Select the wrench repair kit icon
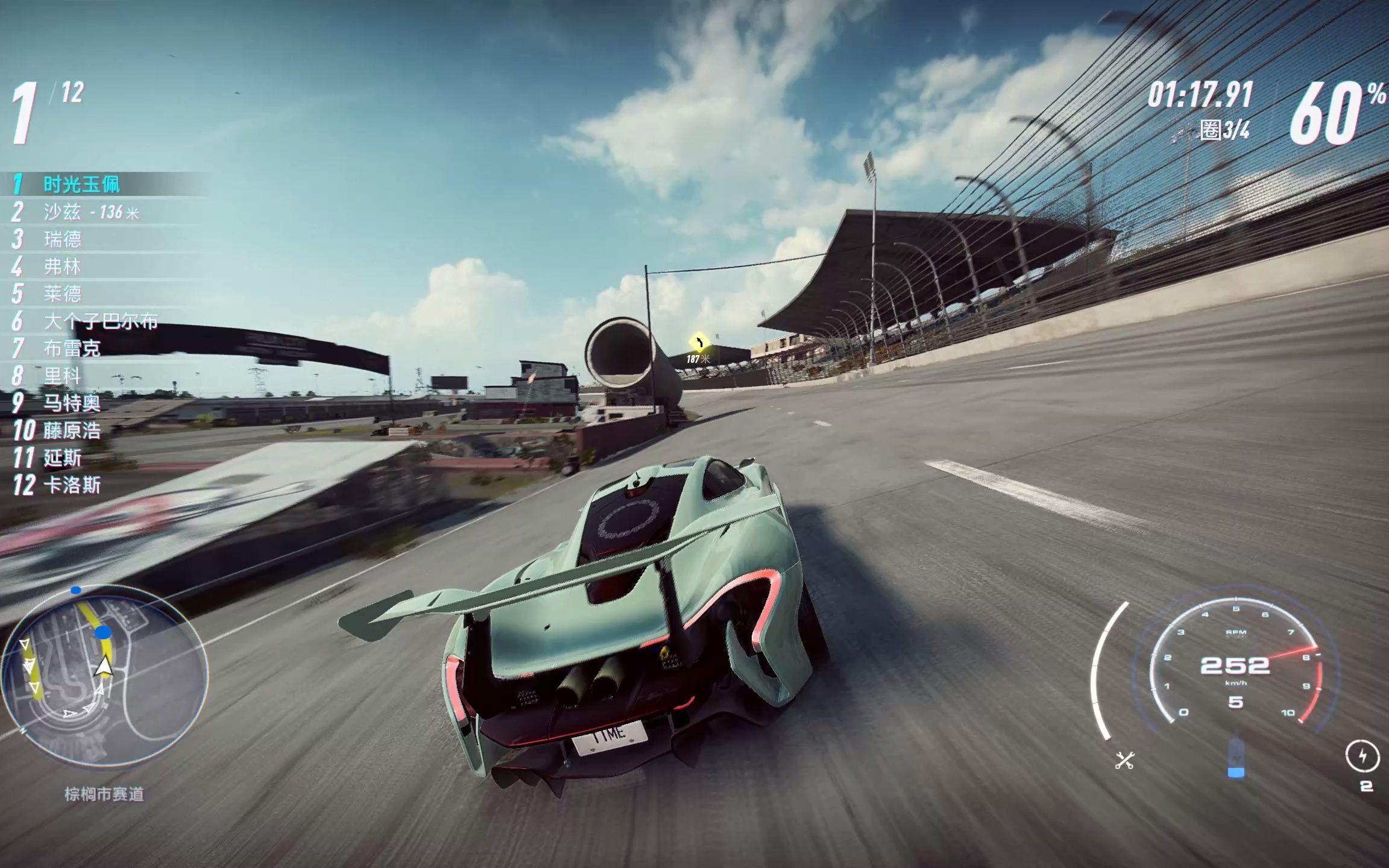Viewport: 1389px width, 868px height. pyautogui.click(x=1124, y=760)
